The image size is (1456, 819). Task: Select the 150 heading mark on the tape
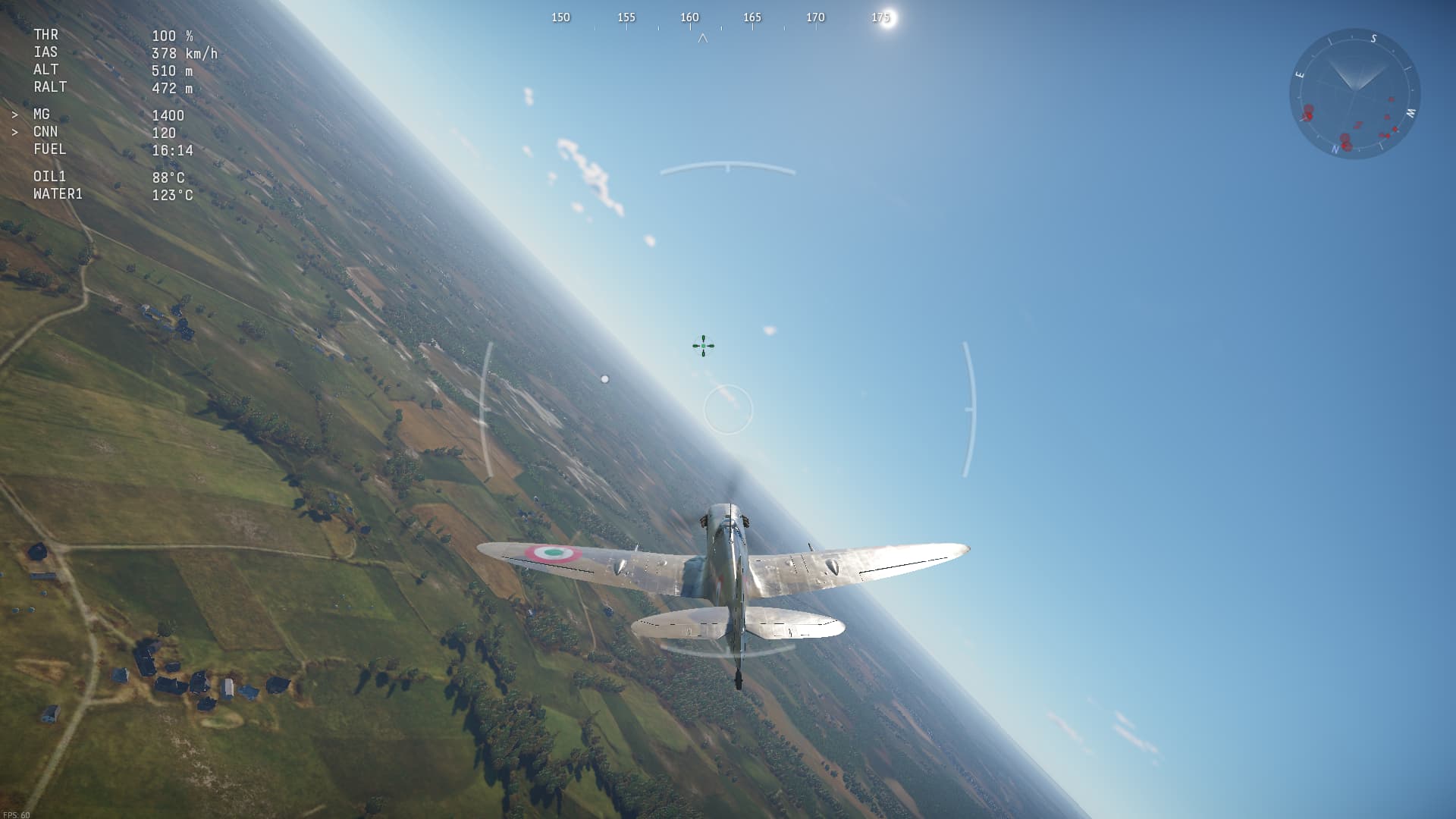(x=561, y=17)
